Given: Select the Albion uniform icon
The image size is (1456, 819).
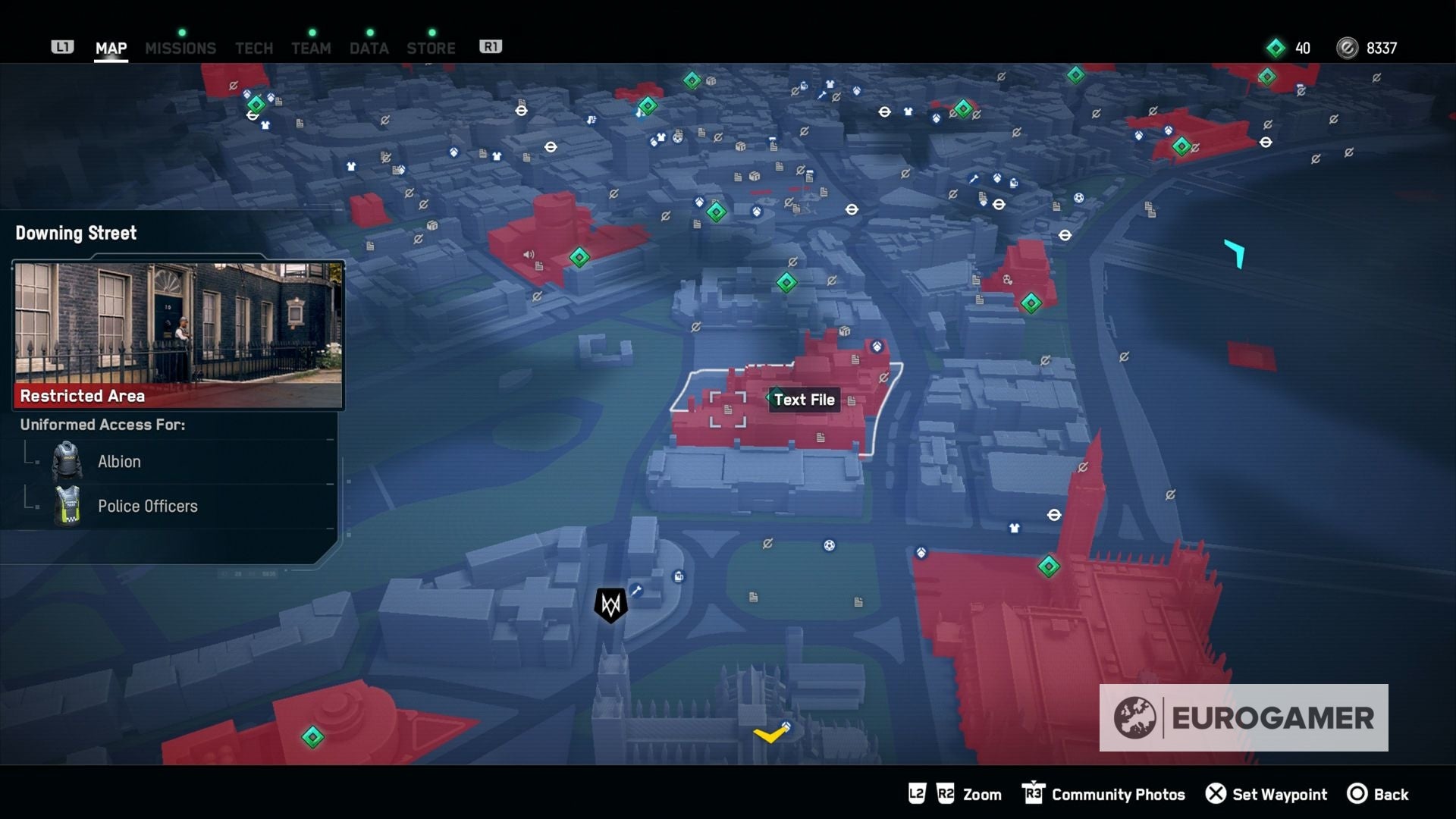Looking at the screenshot, I should 67,461.
